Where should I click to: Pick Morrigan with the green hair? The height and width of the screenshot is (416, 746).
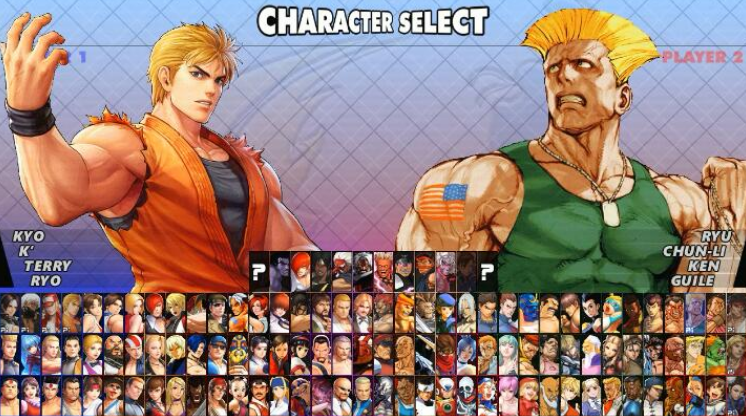(x=509, y=353)
